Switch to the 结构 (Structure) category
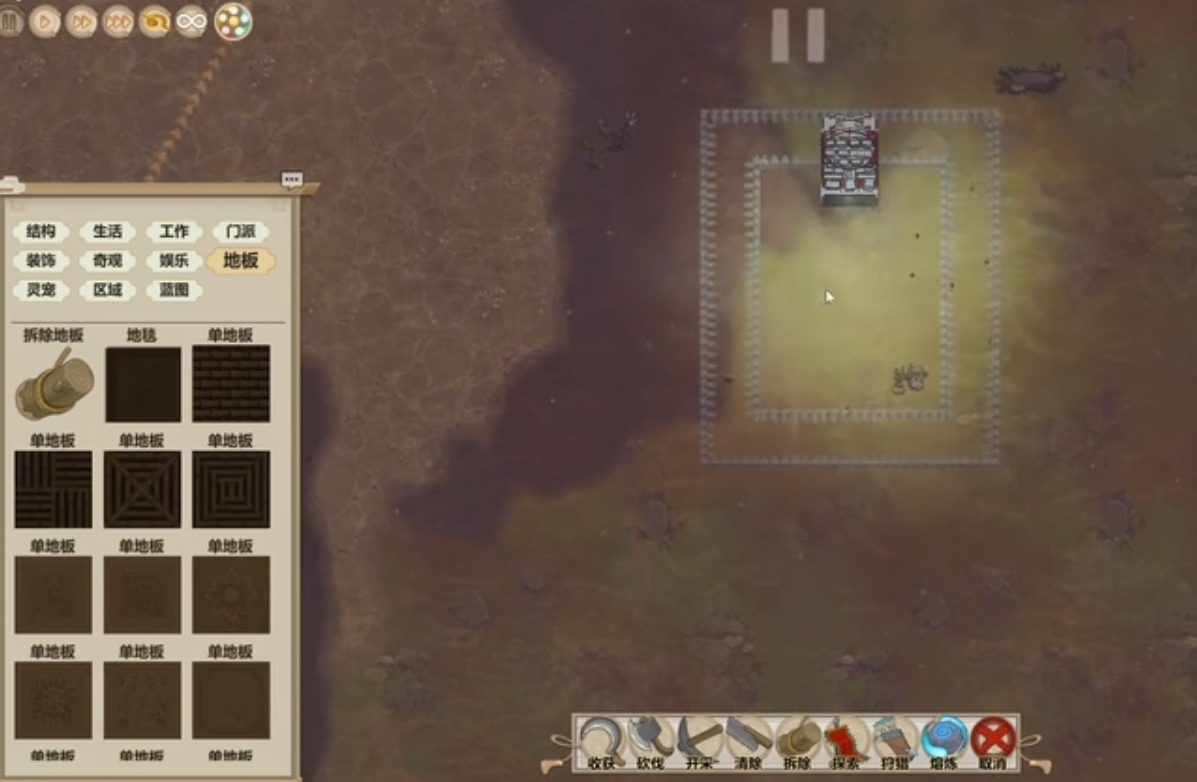1197x782 pixels. (41, 232)
